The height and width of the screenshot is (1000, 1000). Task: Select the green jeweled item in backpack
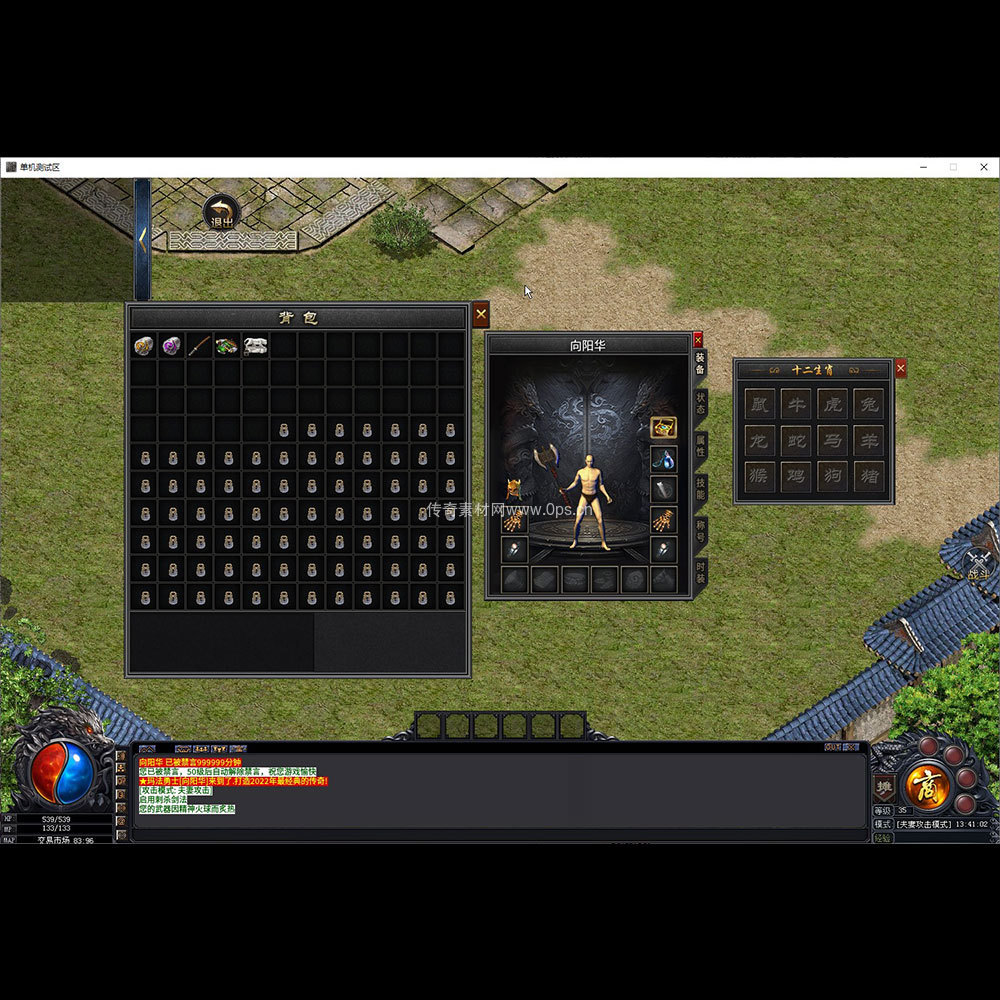227,346
